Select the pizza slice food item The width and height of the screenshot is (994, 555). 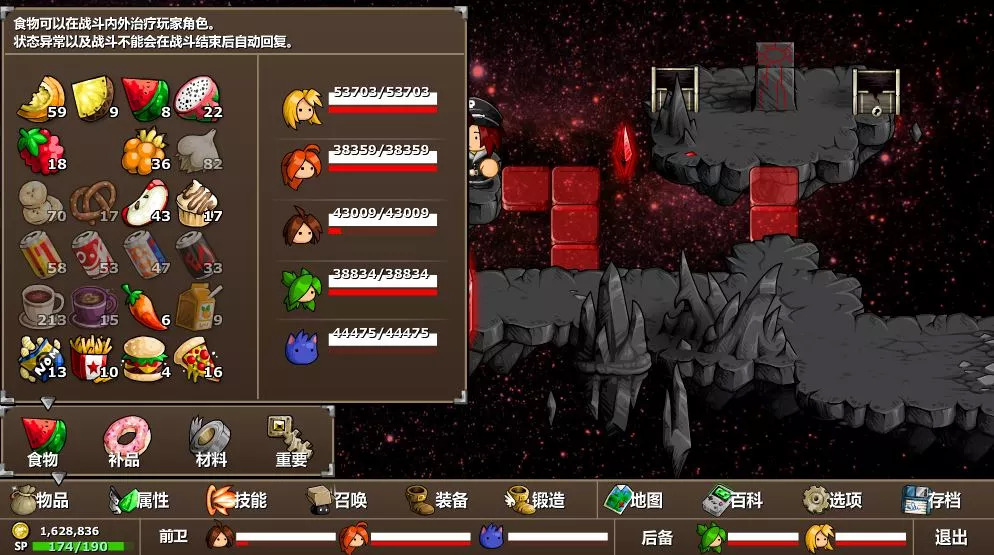[198, 357]
